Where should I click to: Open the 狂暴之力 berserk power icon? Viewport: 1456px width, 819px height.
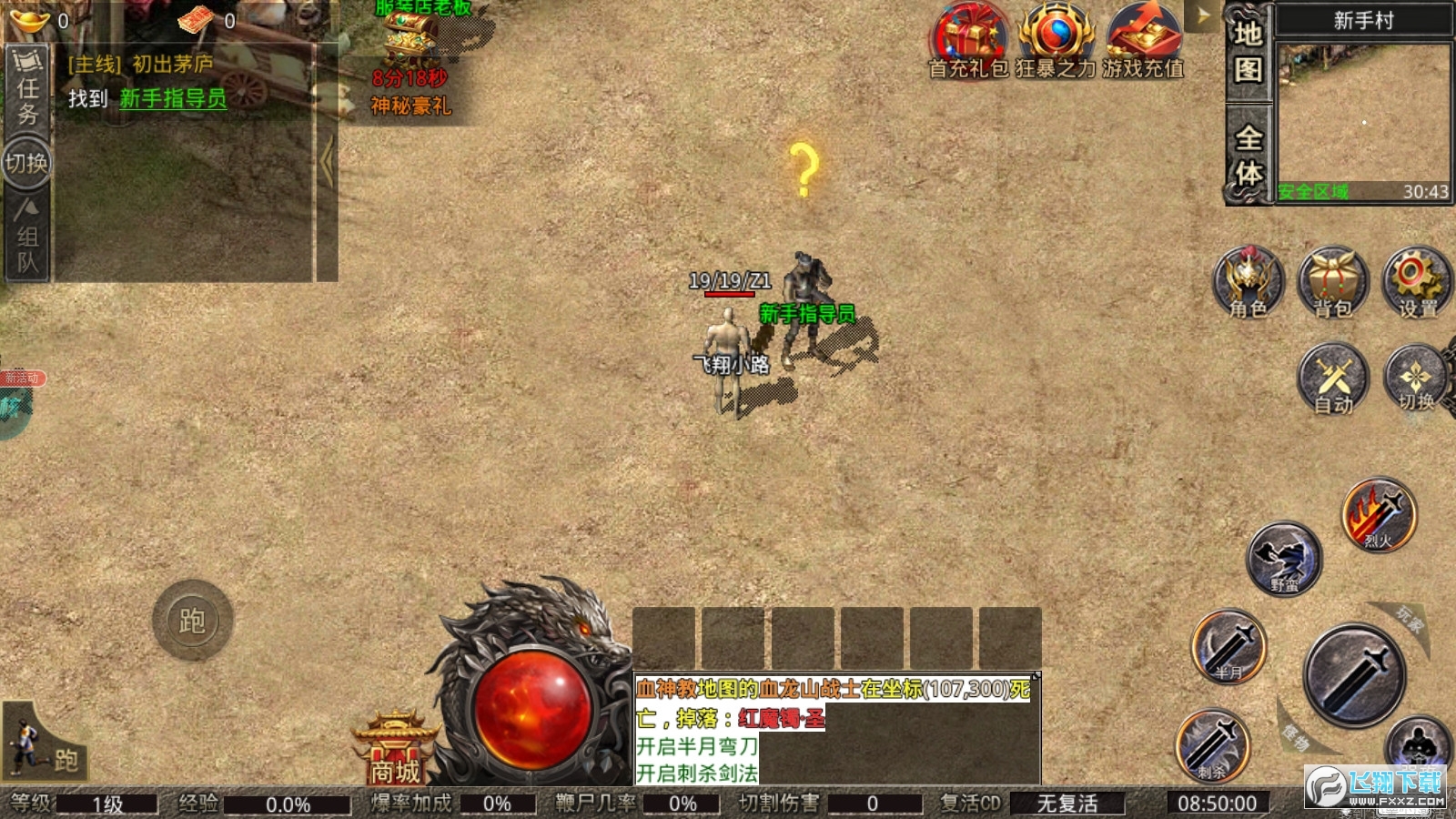click(1056, 41)
